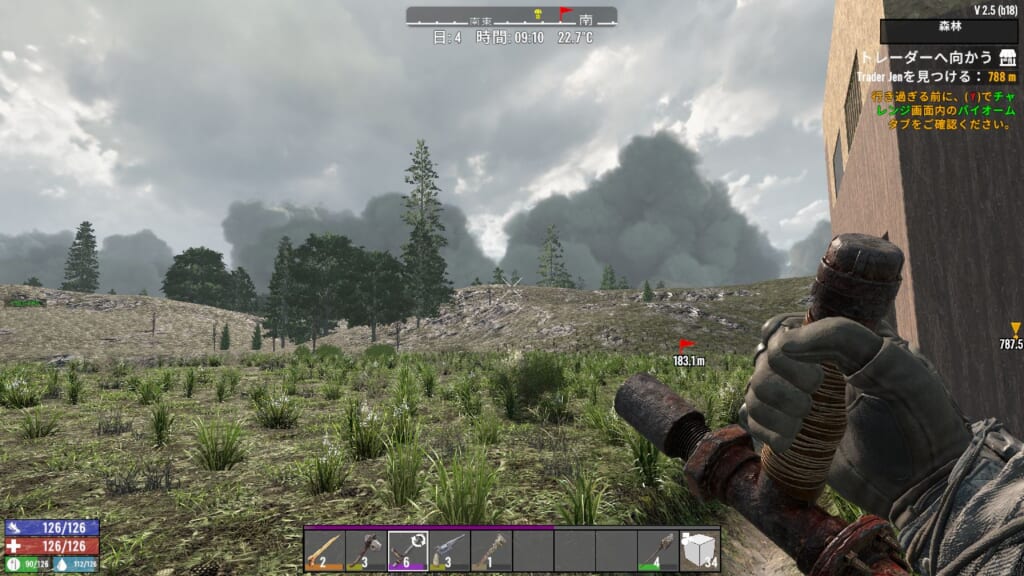Select the bone tool slot with count 1

(x=491, y=550)
